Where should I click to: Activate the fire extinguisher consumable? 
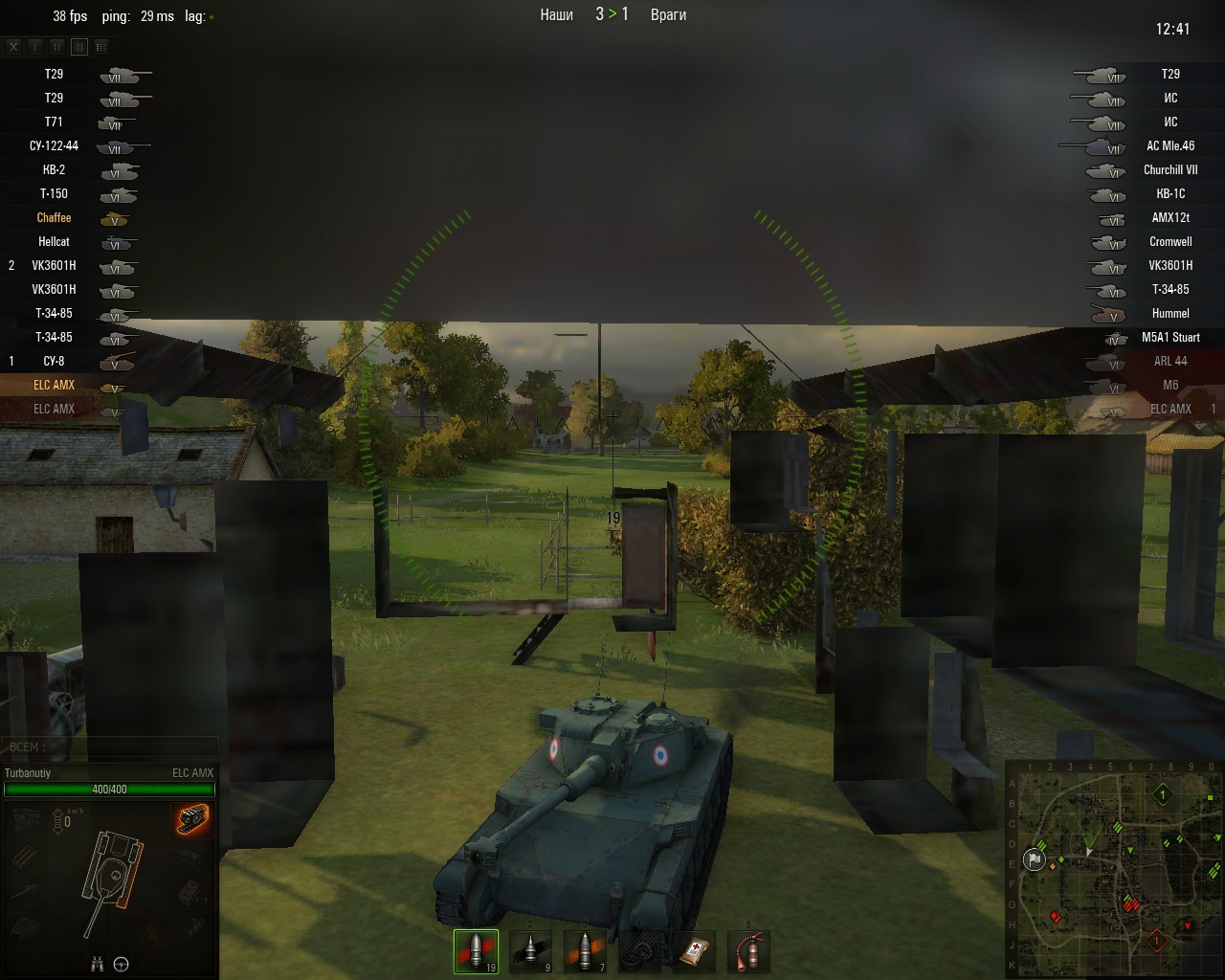click(748, 950)
